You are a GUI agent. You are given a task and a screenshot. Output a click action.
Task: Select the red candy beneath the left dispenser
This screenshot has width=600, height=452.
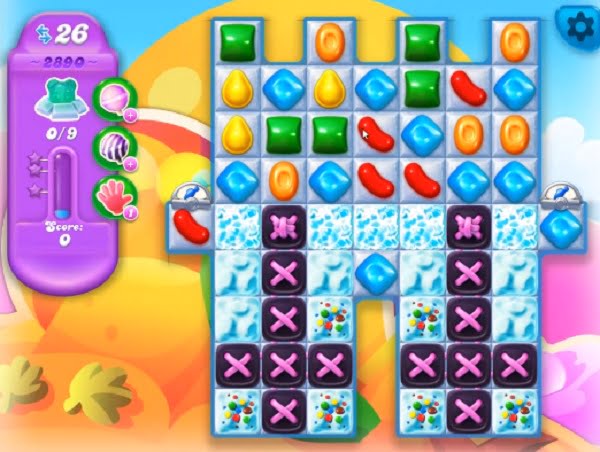click(x=190, y=225)
